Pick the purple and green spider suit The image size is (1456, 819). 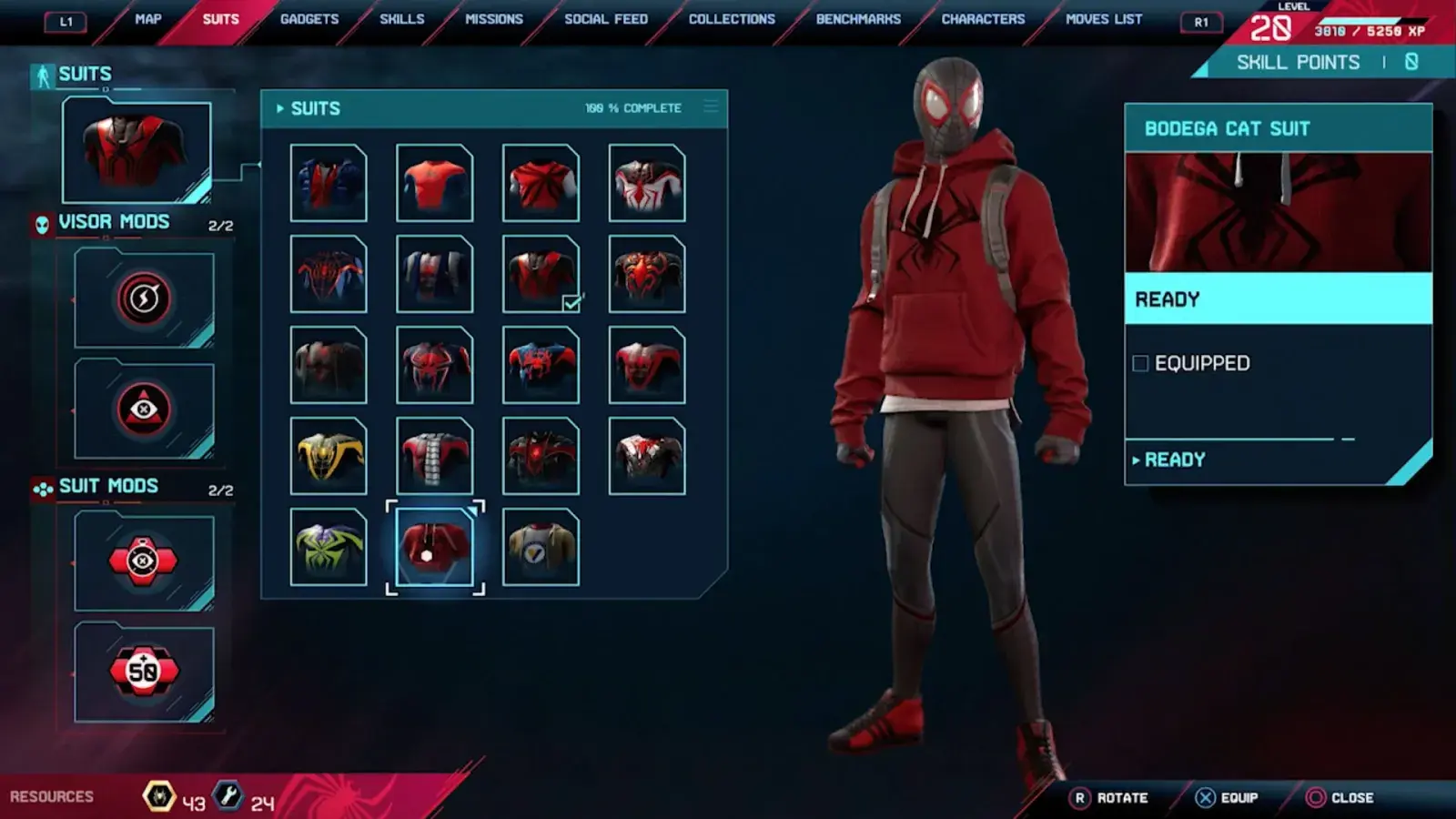tap(329, 547)
